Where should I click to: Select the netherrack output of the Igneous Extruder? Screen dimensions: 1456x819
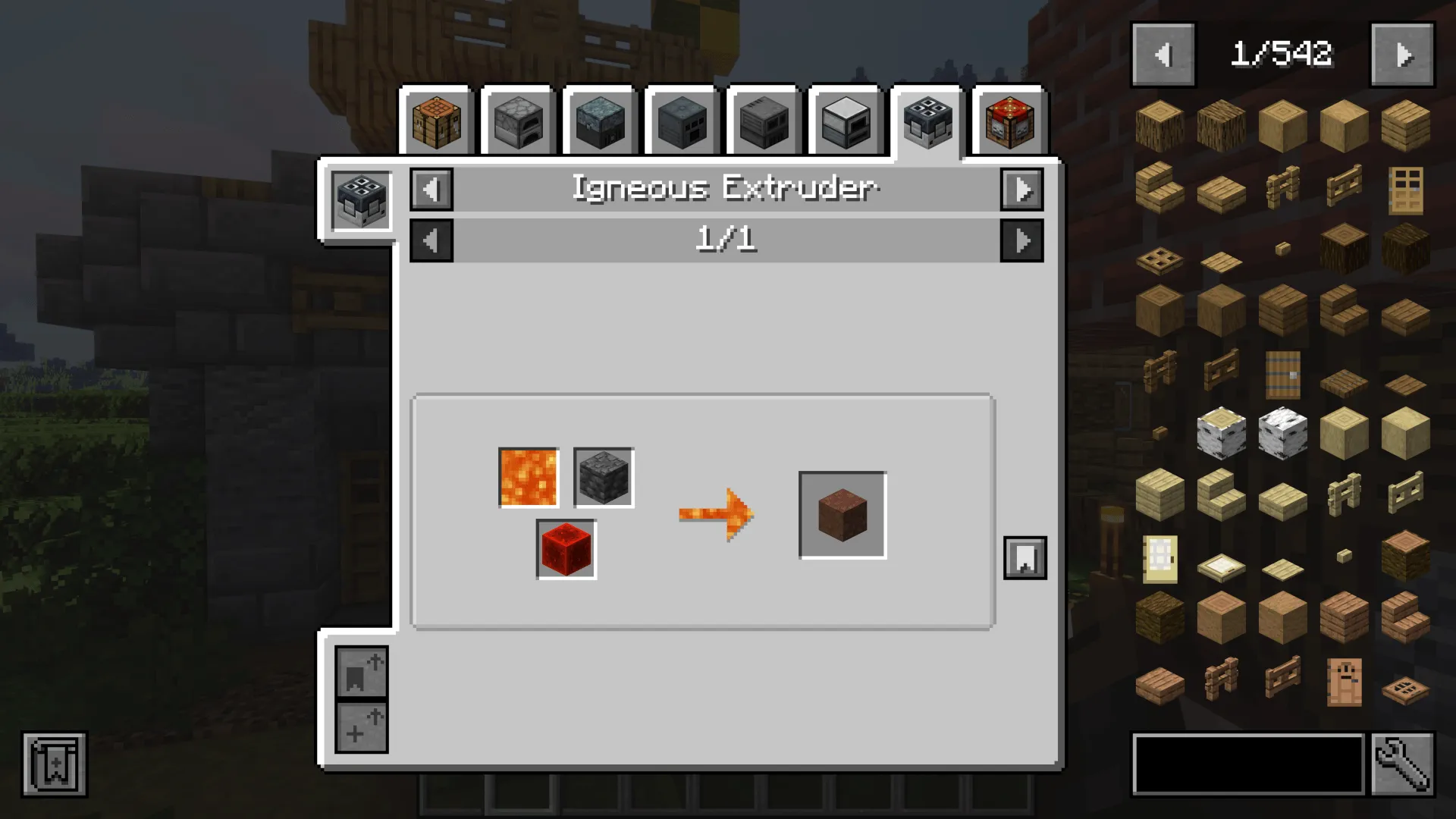pyautogui.click(x=842, y=513)
